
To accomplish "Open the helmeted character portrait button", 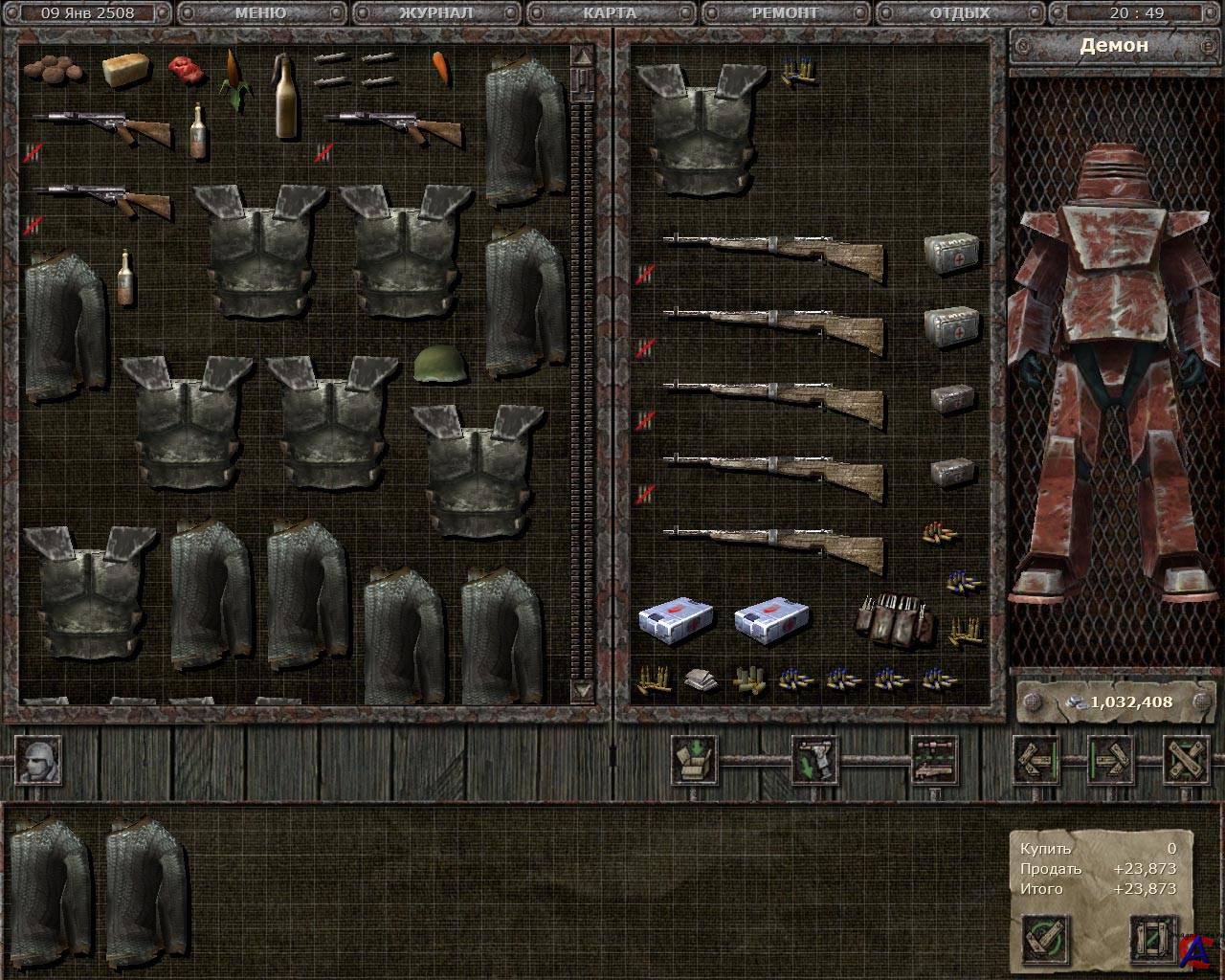I will click(40, 759).
